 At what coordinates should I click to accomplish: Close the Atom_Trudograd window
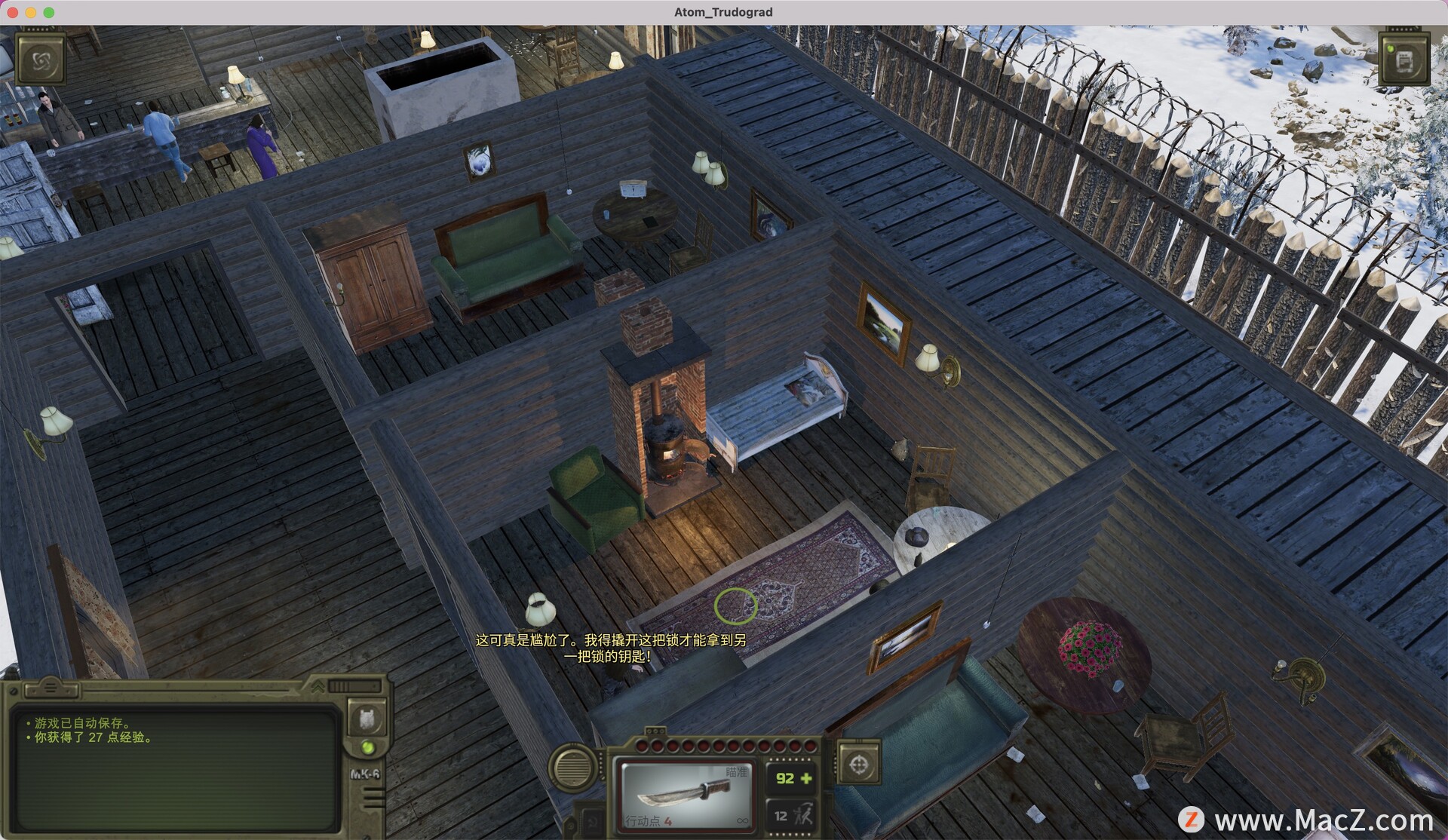click(x=13, y=12)
